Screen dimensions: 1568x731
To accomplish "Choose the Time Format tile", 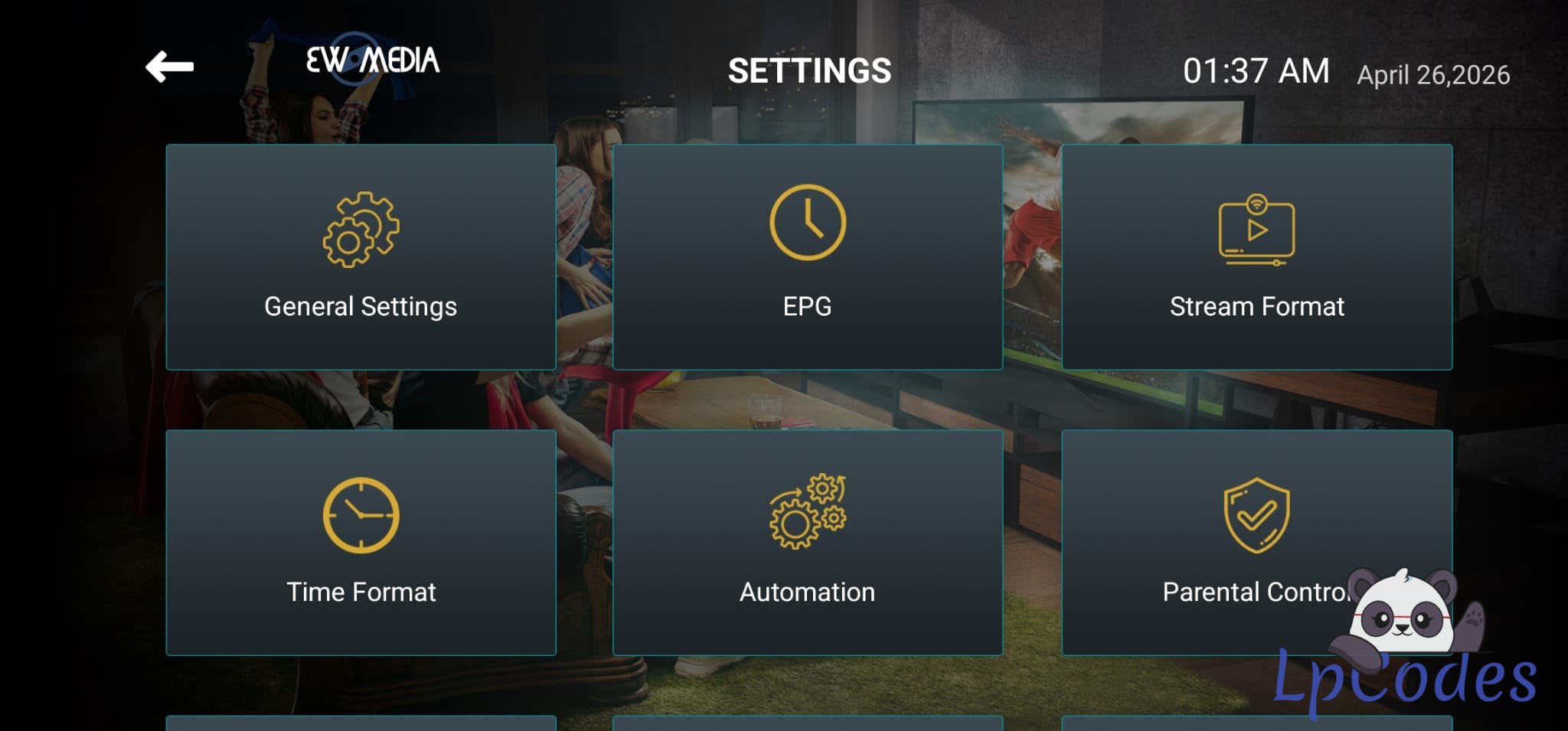I will [361, 542].
